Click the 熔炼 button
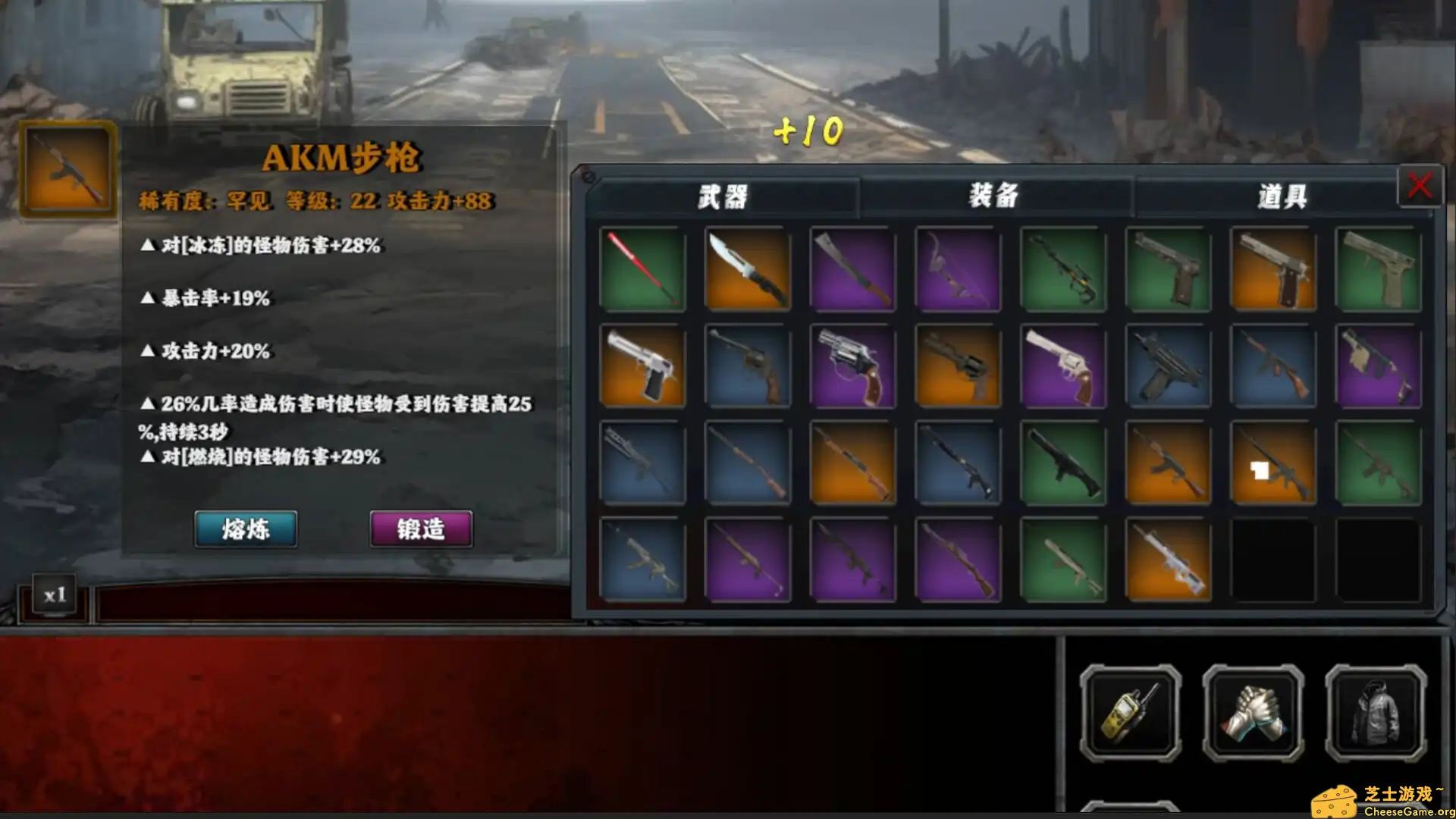Screen dimensions: 1456x819 (x=245, y=529)
